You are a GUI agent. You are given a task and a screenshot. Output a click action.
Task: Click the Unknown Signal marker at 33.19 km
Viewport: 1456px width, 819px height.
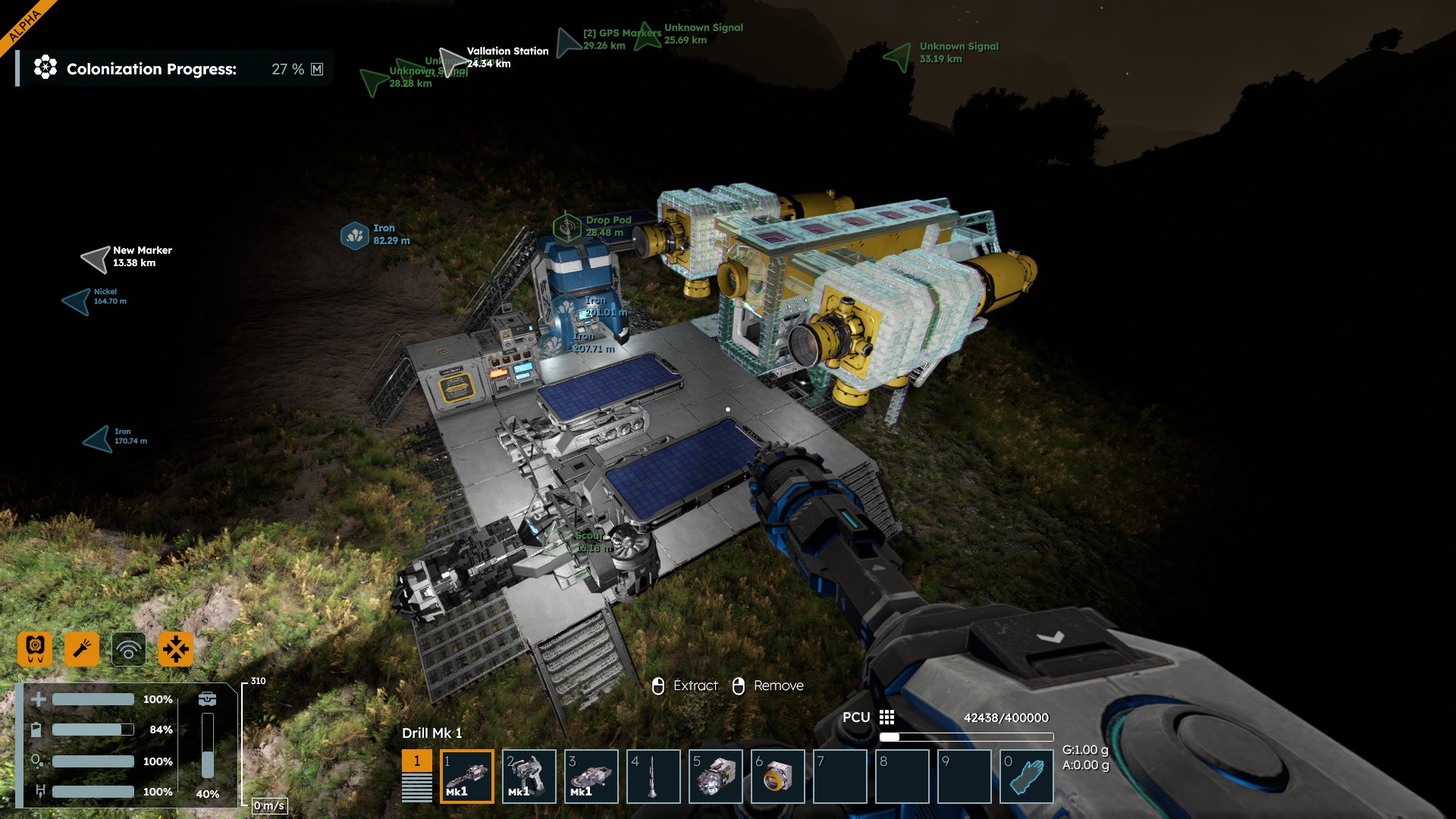899,55
